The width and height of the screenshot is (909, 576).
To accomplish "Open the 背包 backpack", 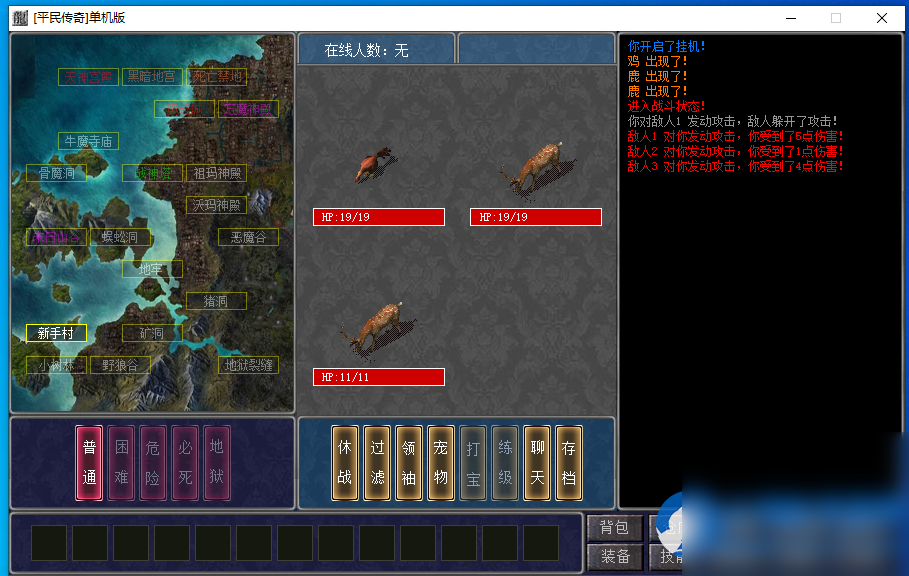I will 614,528.
